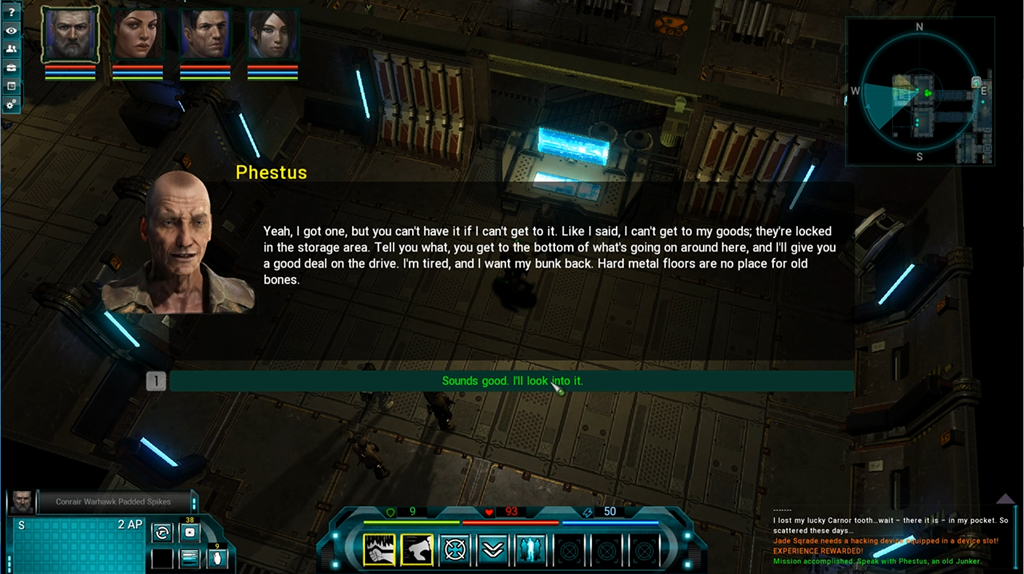Open the help question mark menu
Viewport: 1024px width, 574px height.
click(x=11, y=13)
